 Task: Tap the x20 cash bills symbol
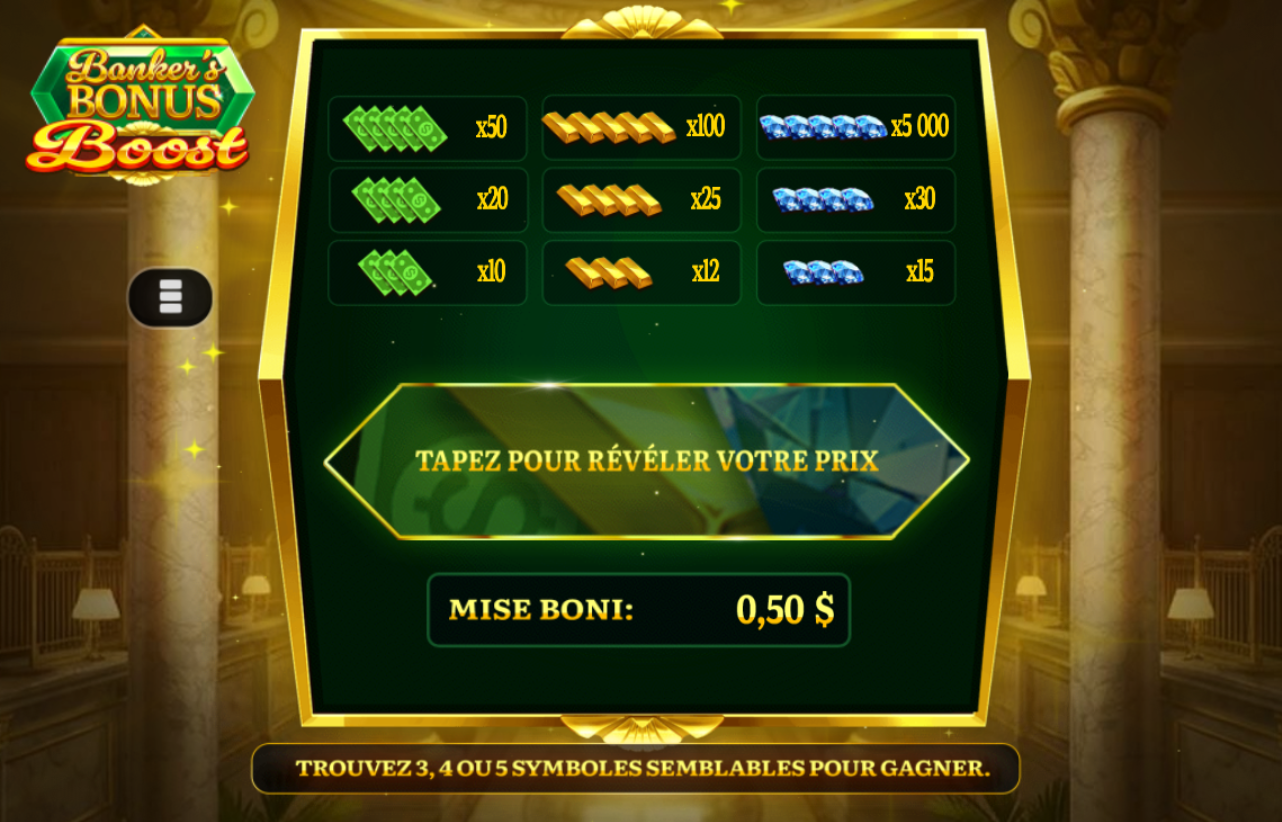(x=395, y=199)
